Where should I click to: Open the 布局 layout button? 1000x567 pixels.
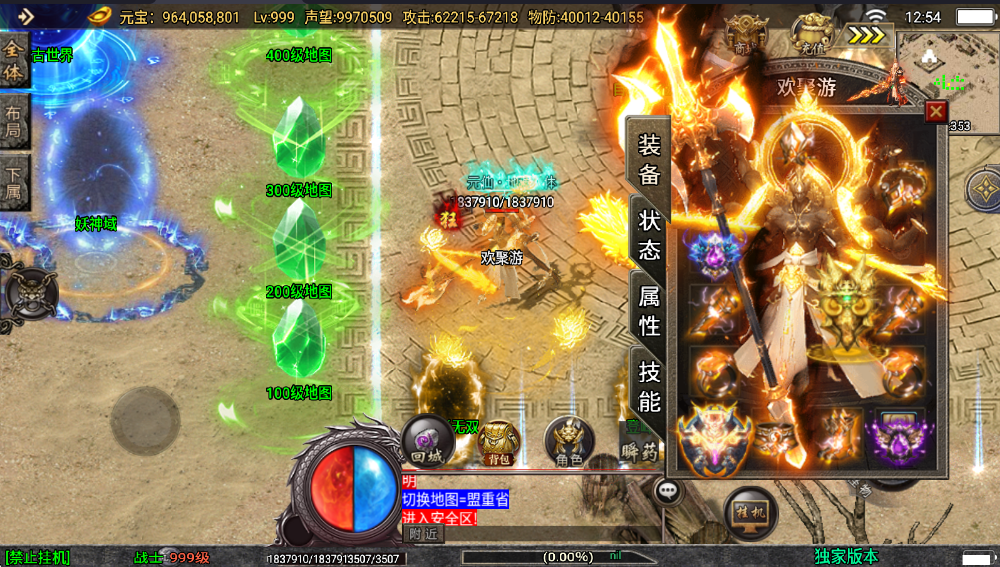tap(15, 123)
